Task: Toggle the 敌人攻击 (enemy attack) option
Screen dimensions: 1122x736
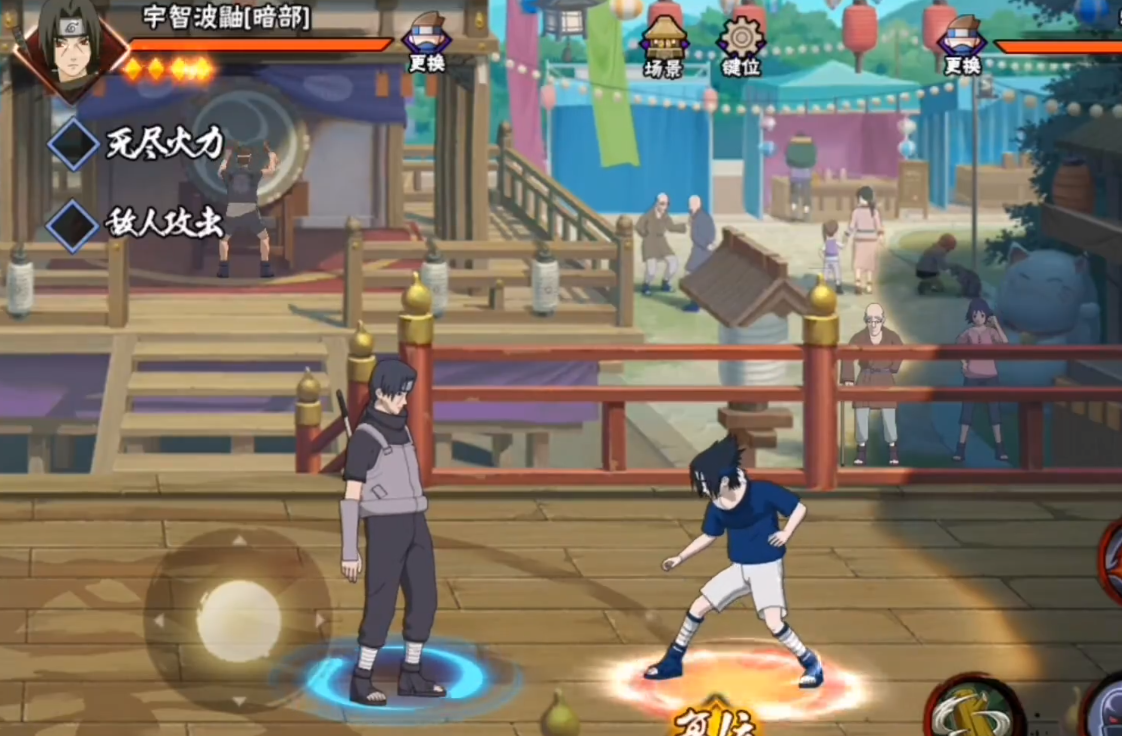Action: pos(74,224)
